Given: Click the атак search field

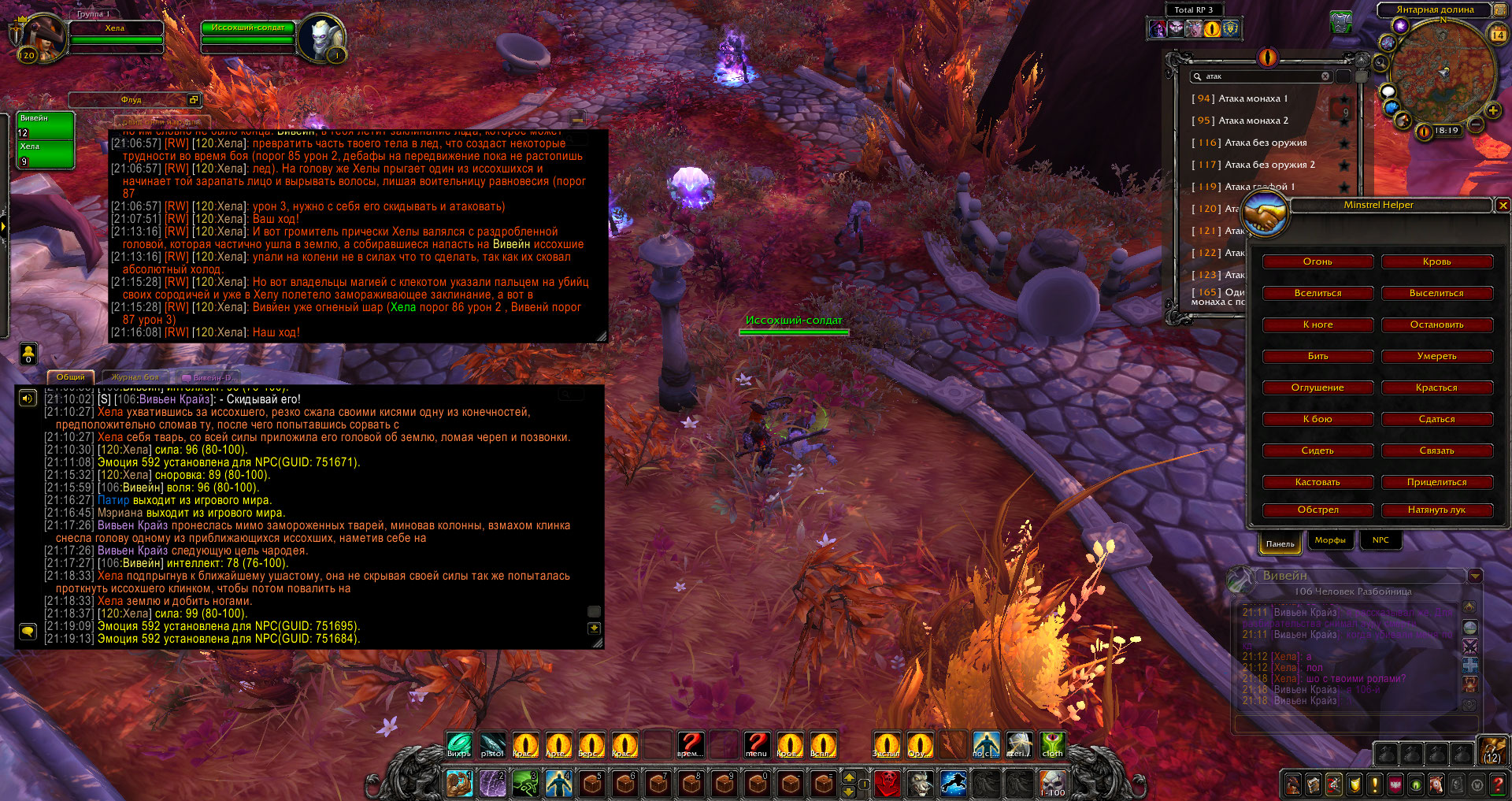Looking at the screenshot, I should coord(1262,76).
